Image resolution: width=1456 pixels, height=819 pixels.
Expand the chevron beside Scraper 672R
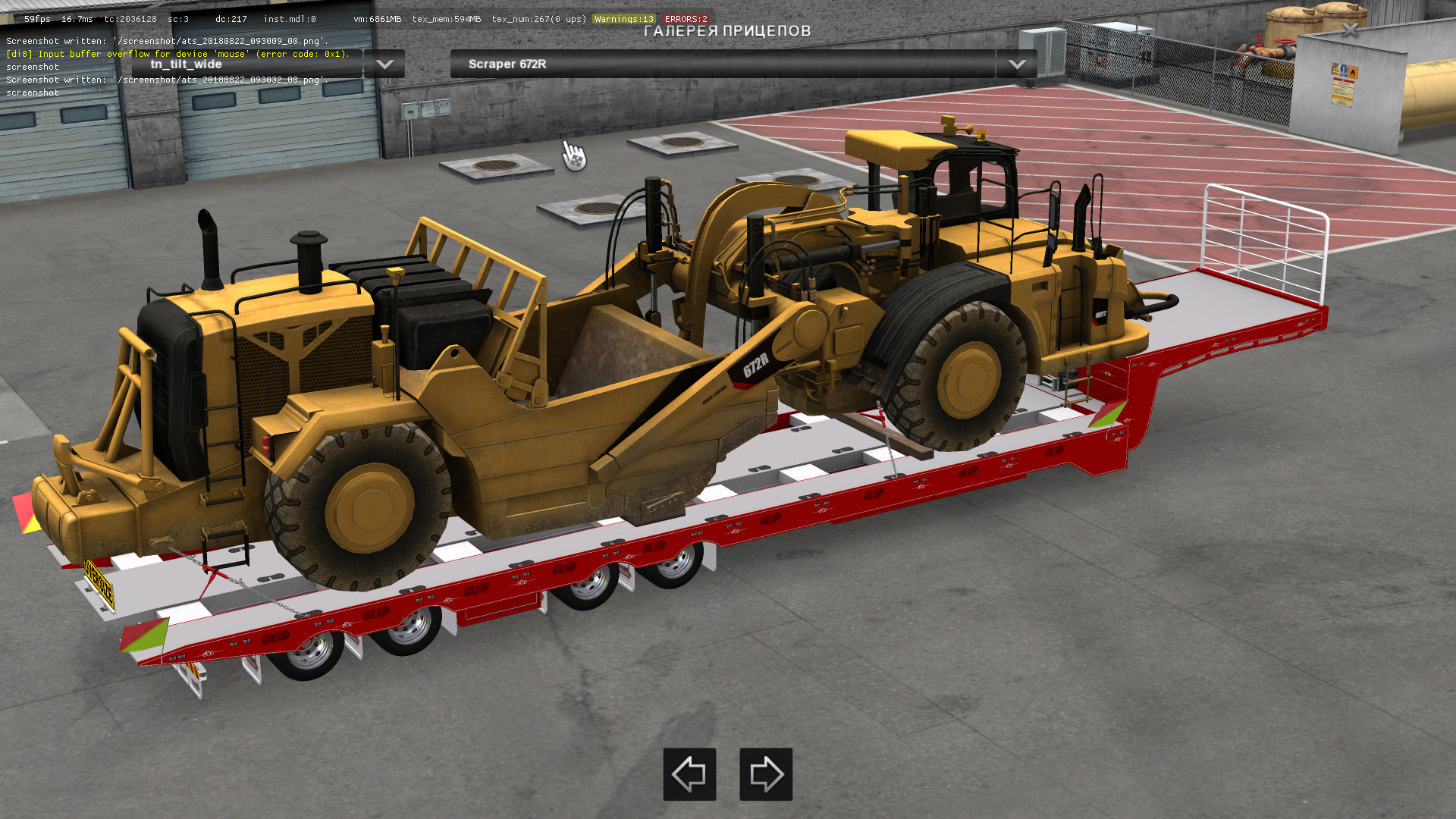pyautogui.click(x=1018, y=64)
